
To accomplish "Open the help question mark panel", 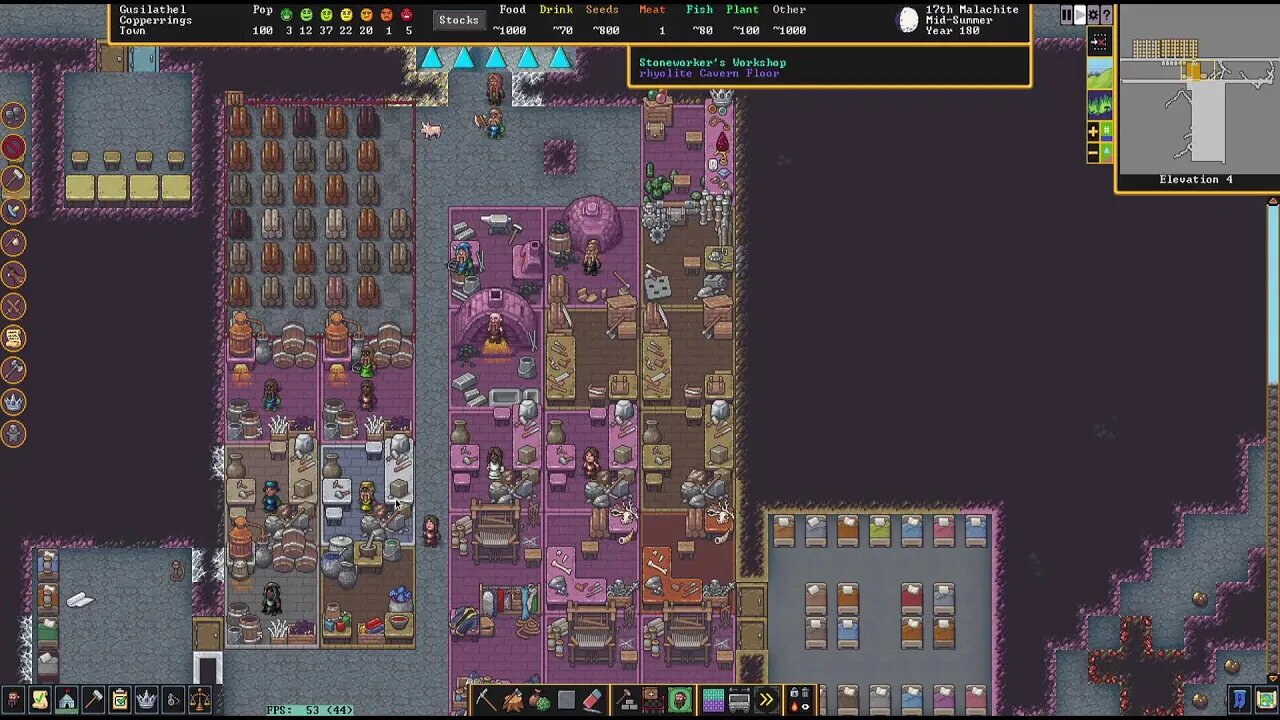I will tap(1106, 15).
